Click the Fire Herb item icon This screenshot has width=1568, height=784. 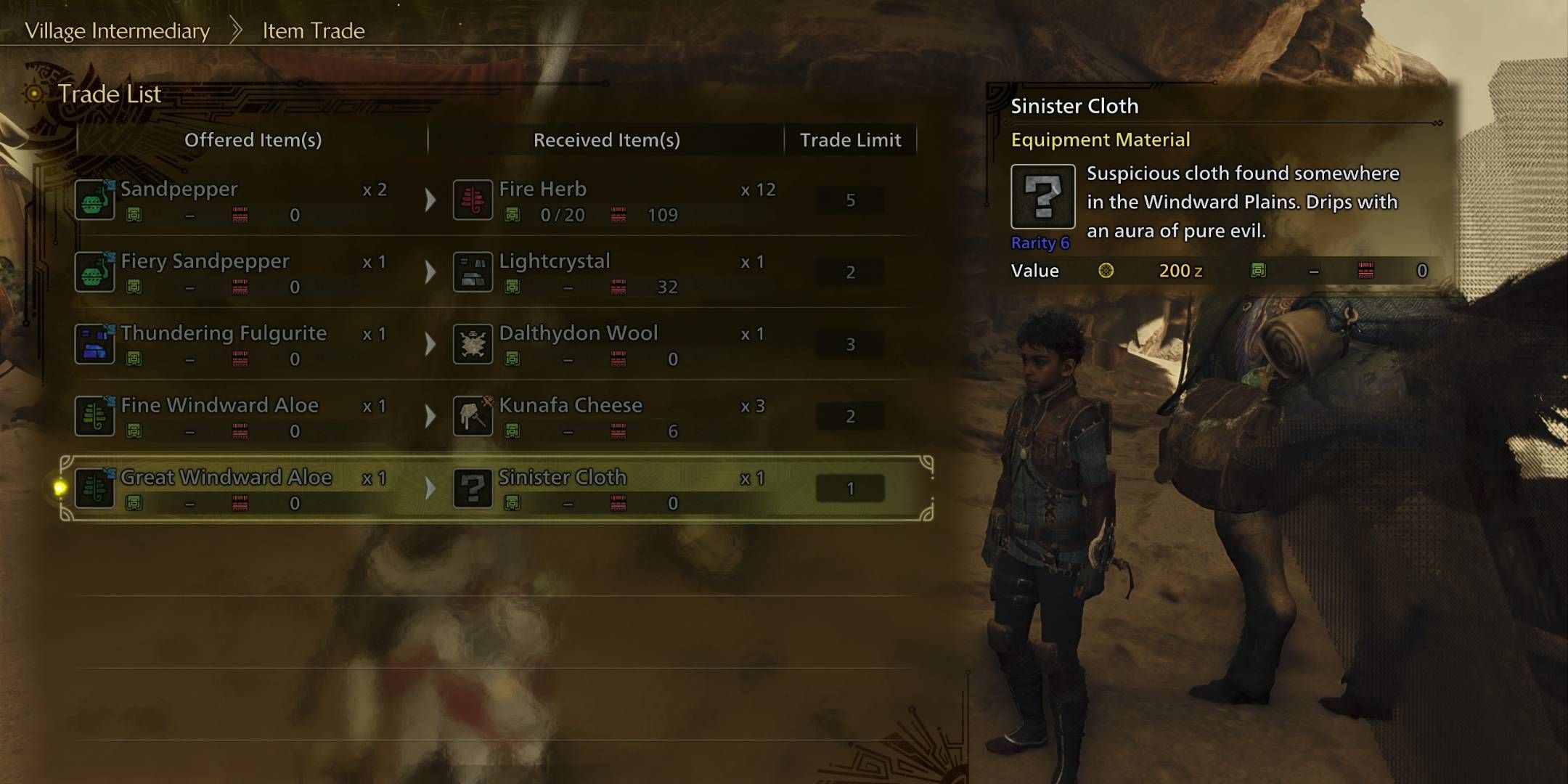tap(473, 200)
